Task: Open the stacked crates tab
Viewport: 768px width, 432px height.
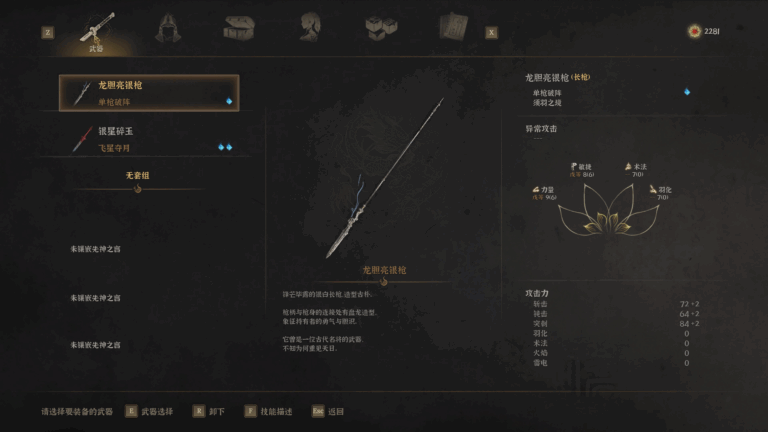Action: click(x=379, y=27)
